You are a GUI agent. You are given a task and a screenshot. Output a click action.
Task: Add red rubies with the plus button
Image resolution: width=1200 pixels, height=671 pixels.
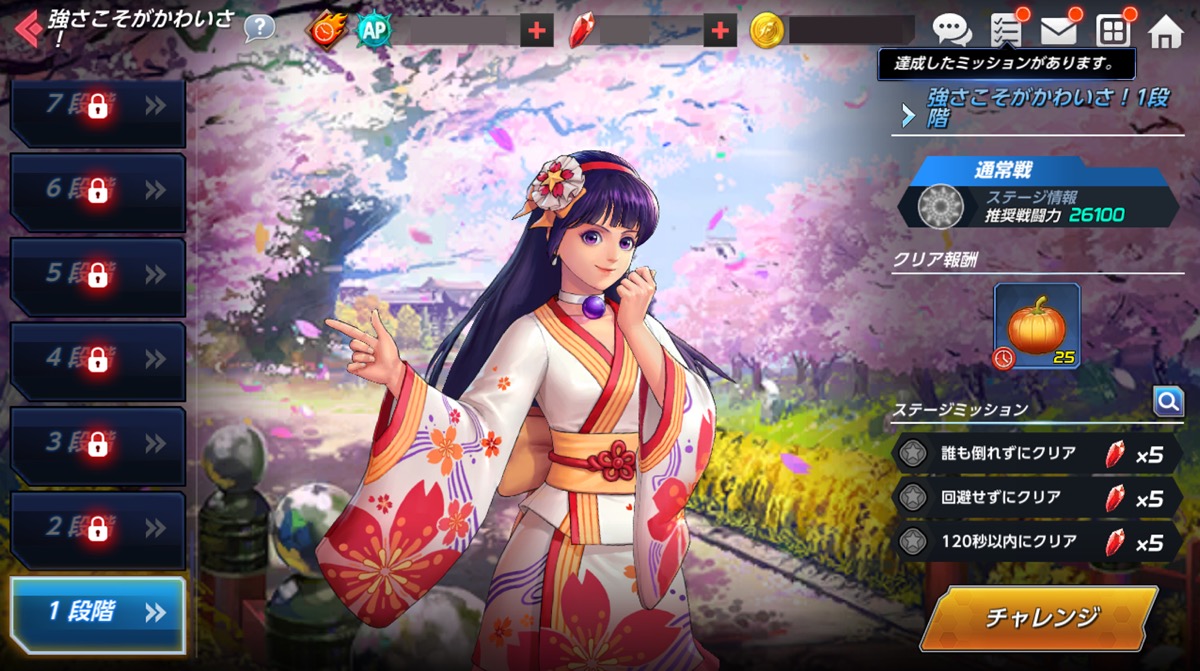[x=719, y=31]
